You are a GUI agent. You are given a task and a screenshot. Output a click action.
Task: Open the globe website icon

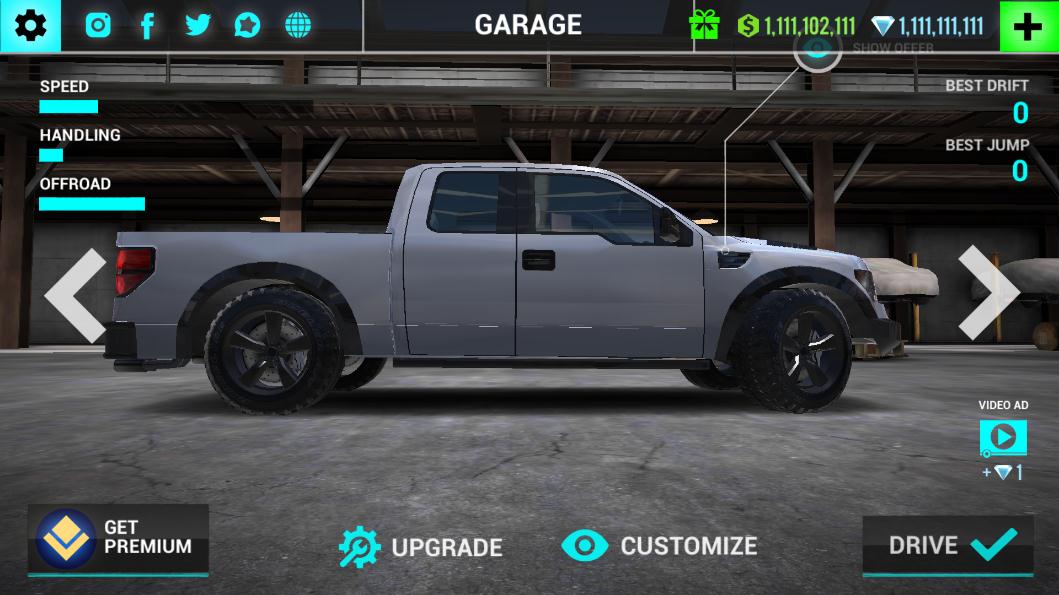tap(298, 26)
